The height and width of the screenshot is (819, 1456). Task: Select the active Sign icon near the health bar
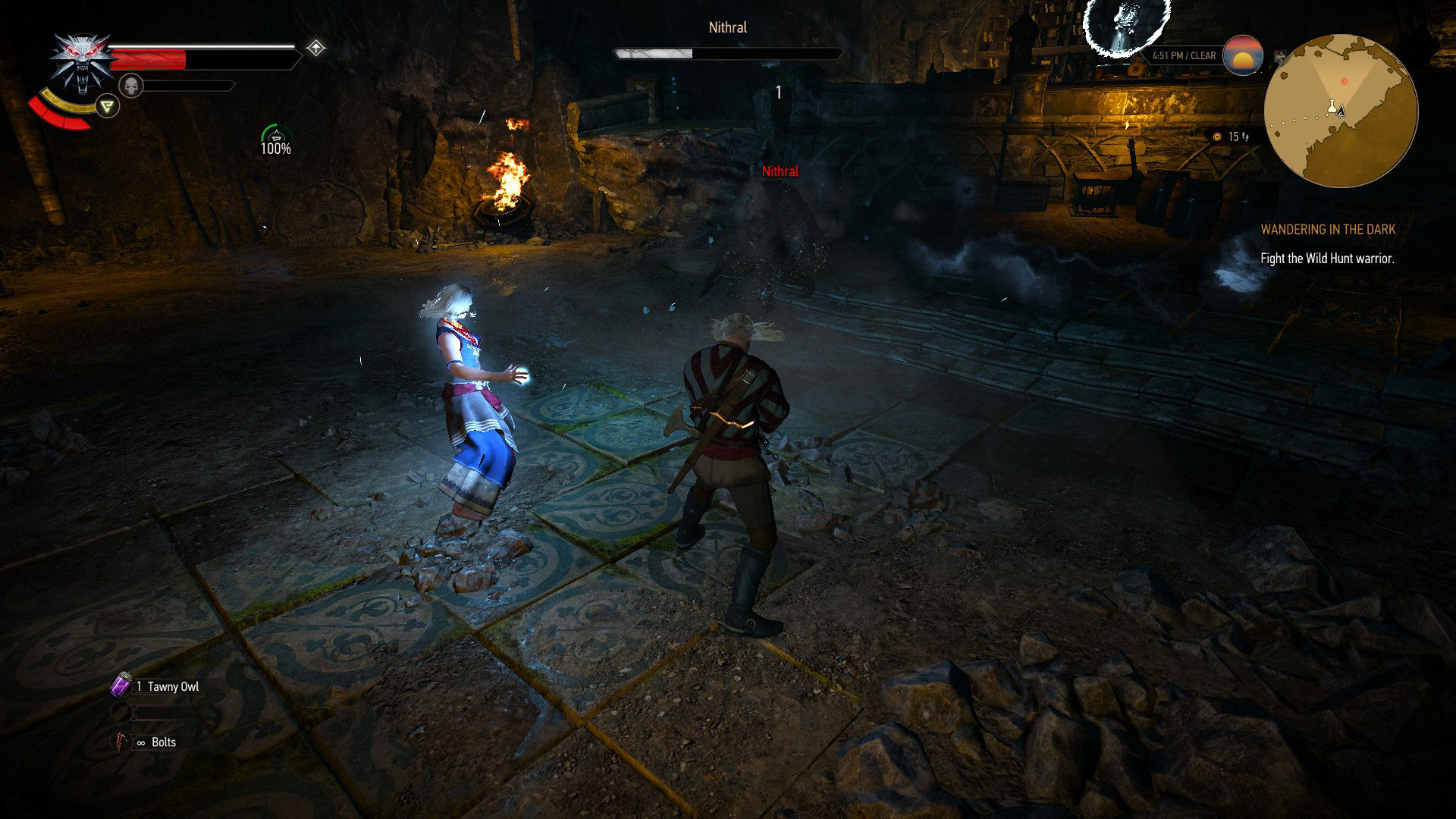click(108, 106)
